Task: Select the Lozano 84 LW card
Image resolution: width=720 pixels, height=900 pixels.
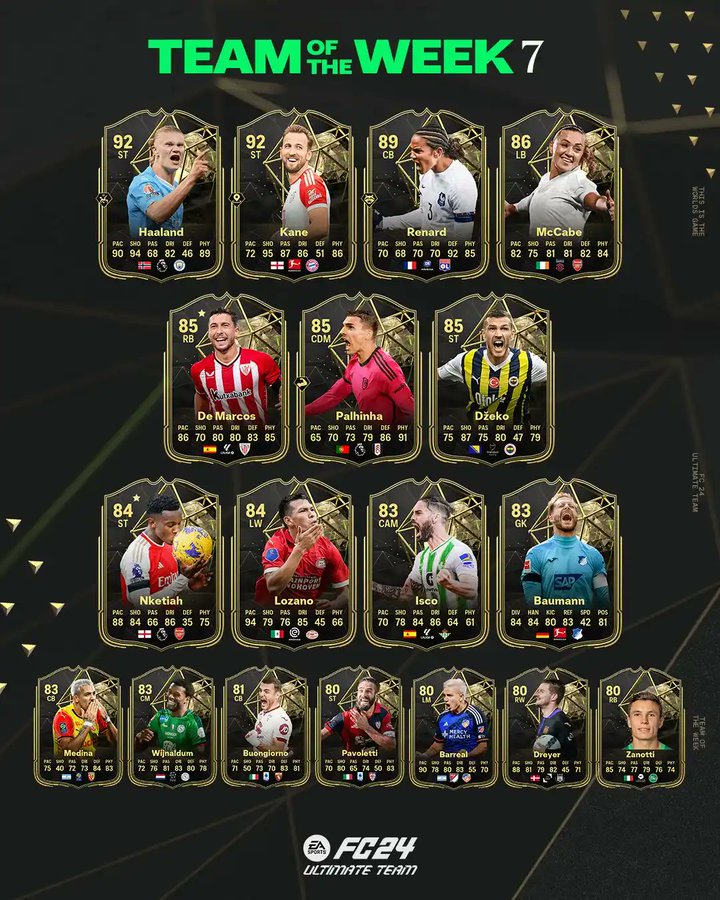Action: pyautogui.click(x=293, y=562)
